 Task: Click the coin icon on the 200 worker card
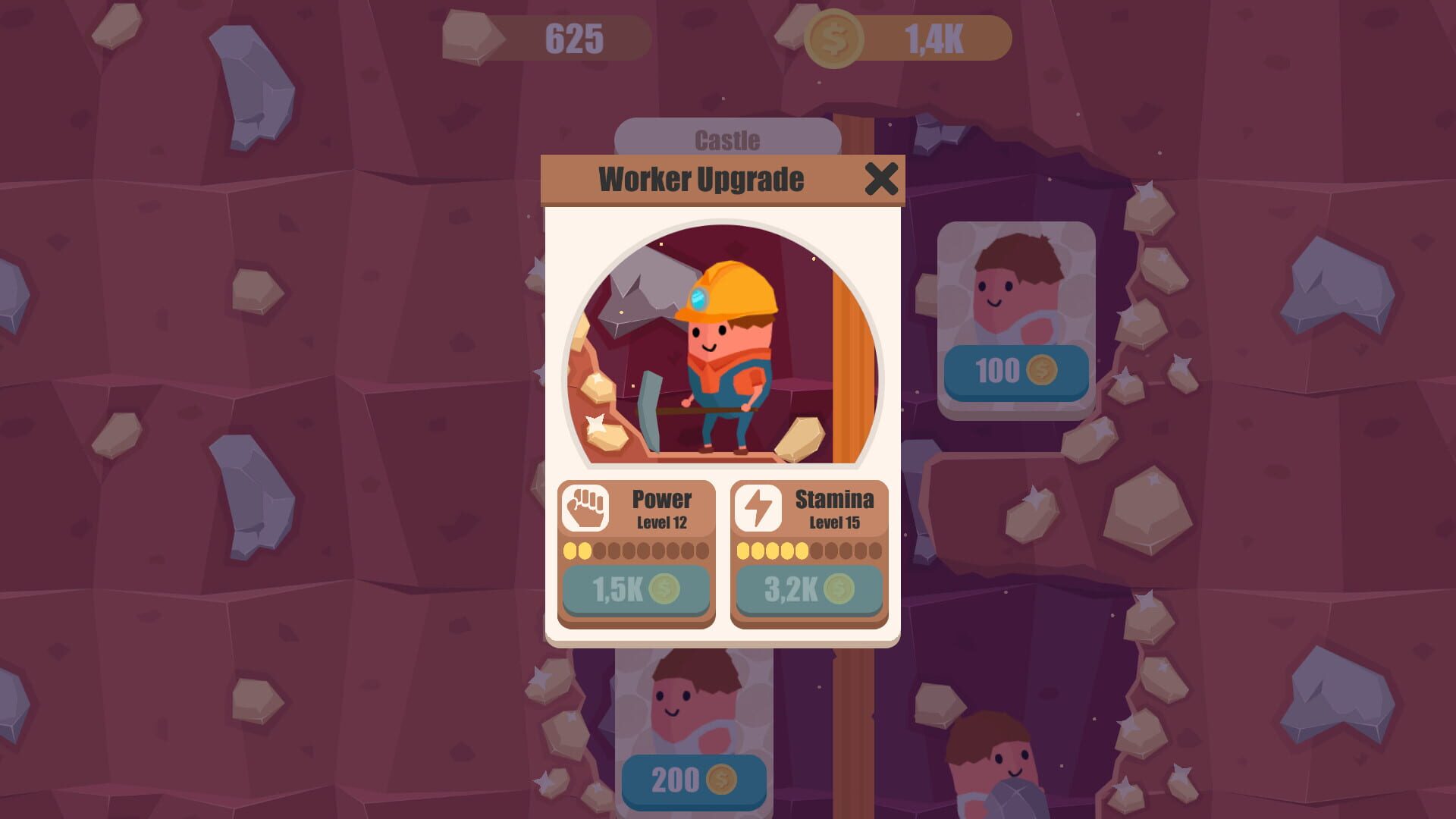coord(723,780)
